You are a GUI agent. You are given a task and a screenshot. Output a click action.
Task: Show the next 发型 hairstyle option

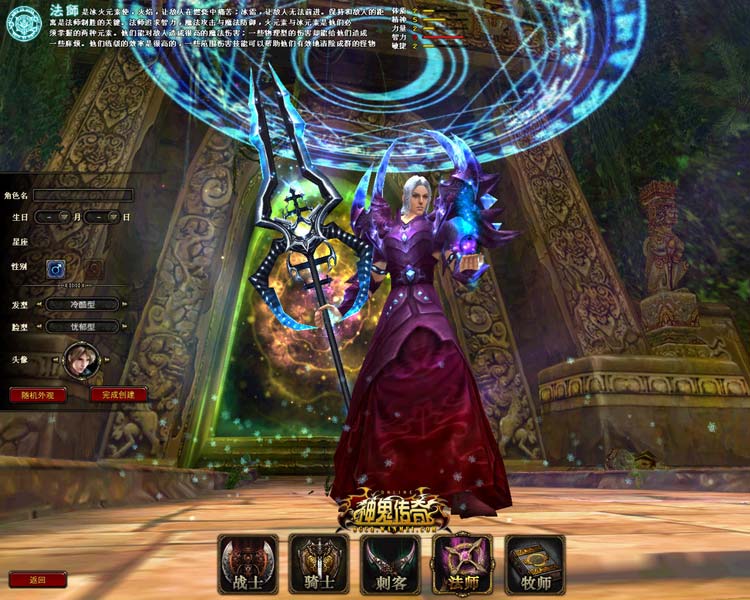tap(122, 304)
